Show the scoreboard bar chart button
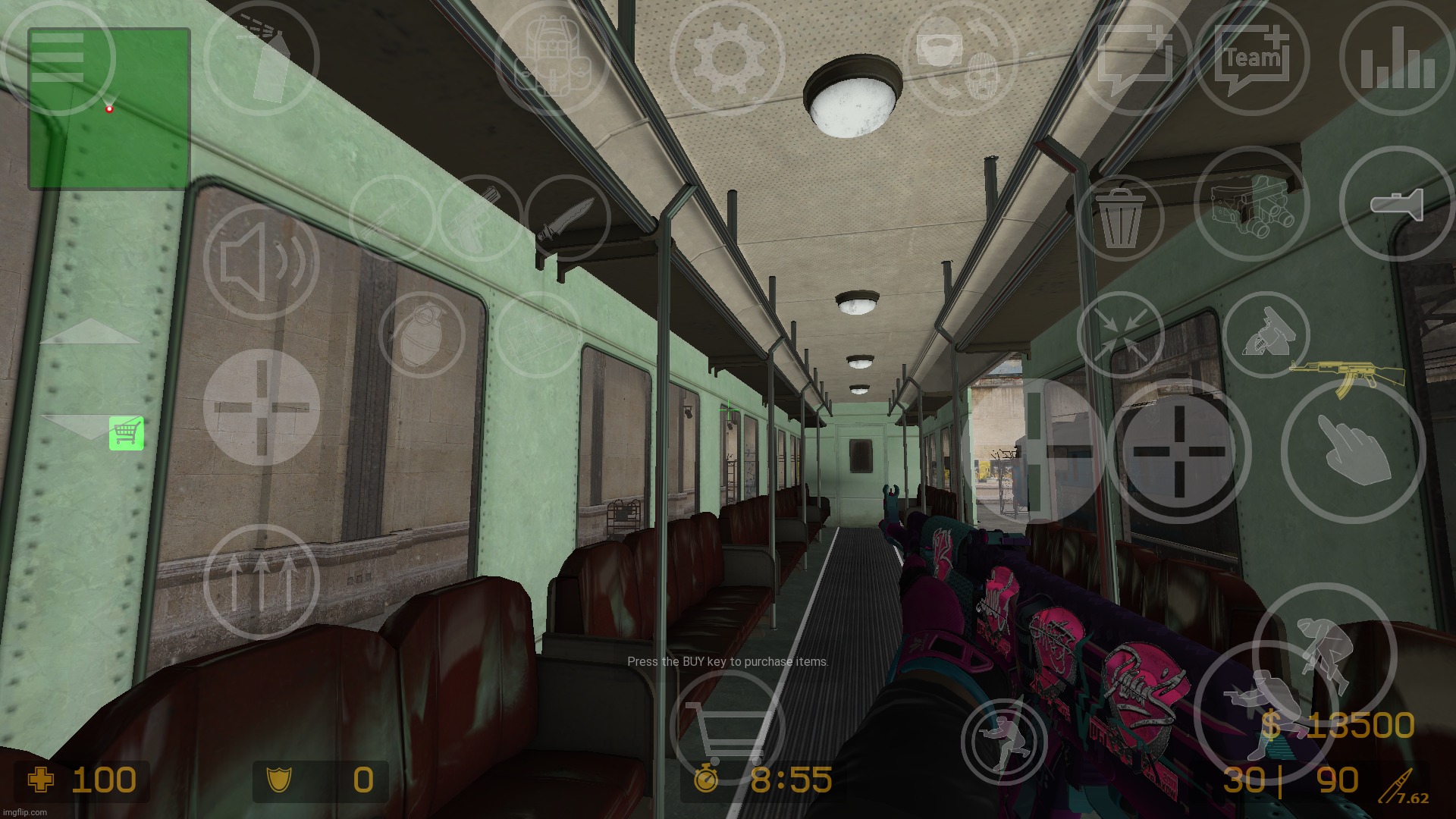The image size is (1456, 819). 1397,58
